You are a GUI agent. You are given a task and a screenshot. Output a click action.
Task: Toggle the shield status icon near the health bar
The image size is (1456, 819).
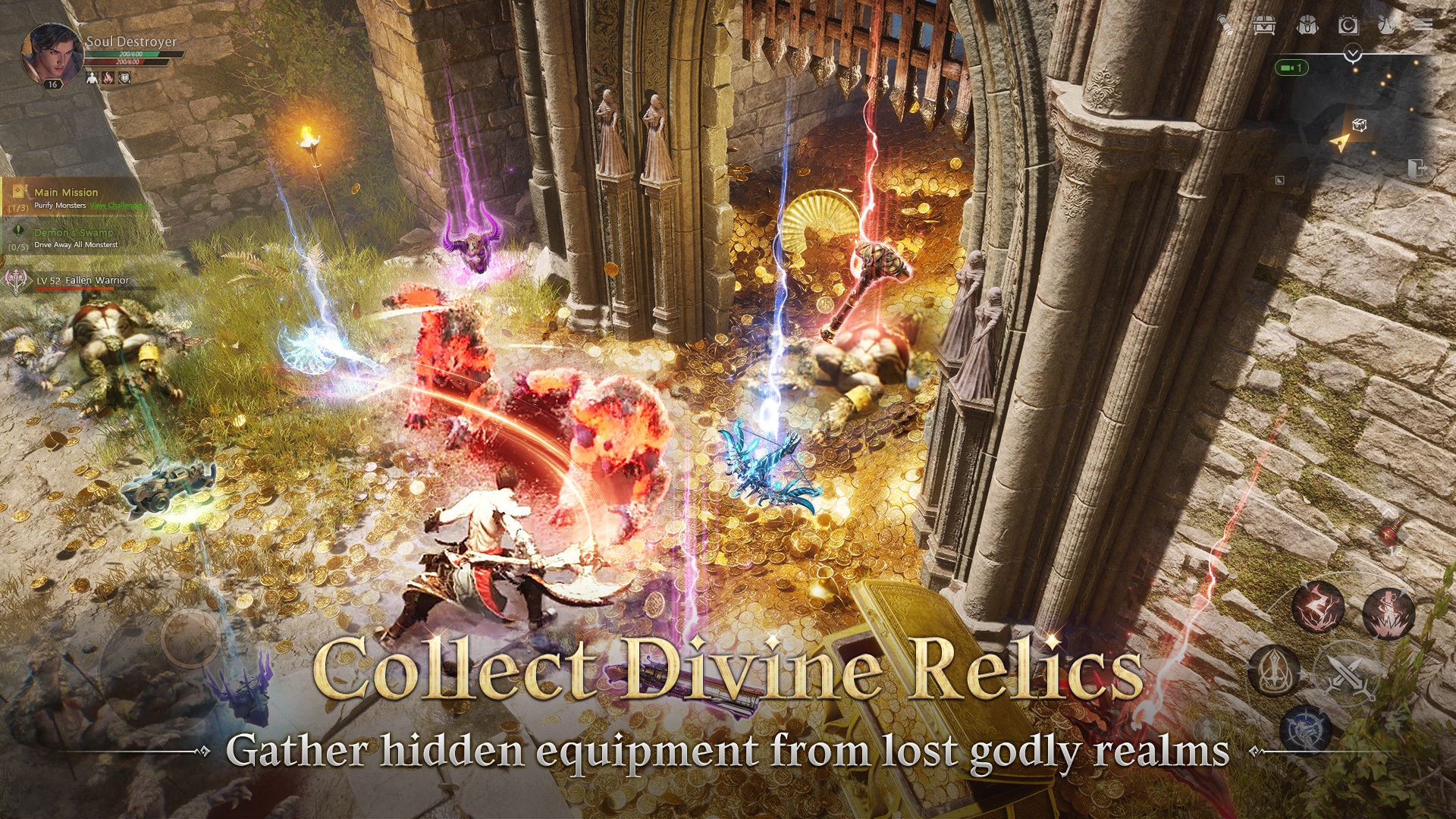click(124, 78)
